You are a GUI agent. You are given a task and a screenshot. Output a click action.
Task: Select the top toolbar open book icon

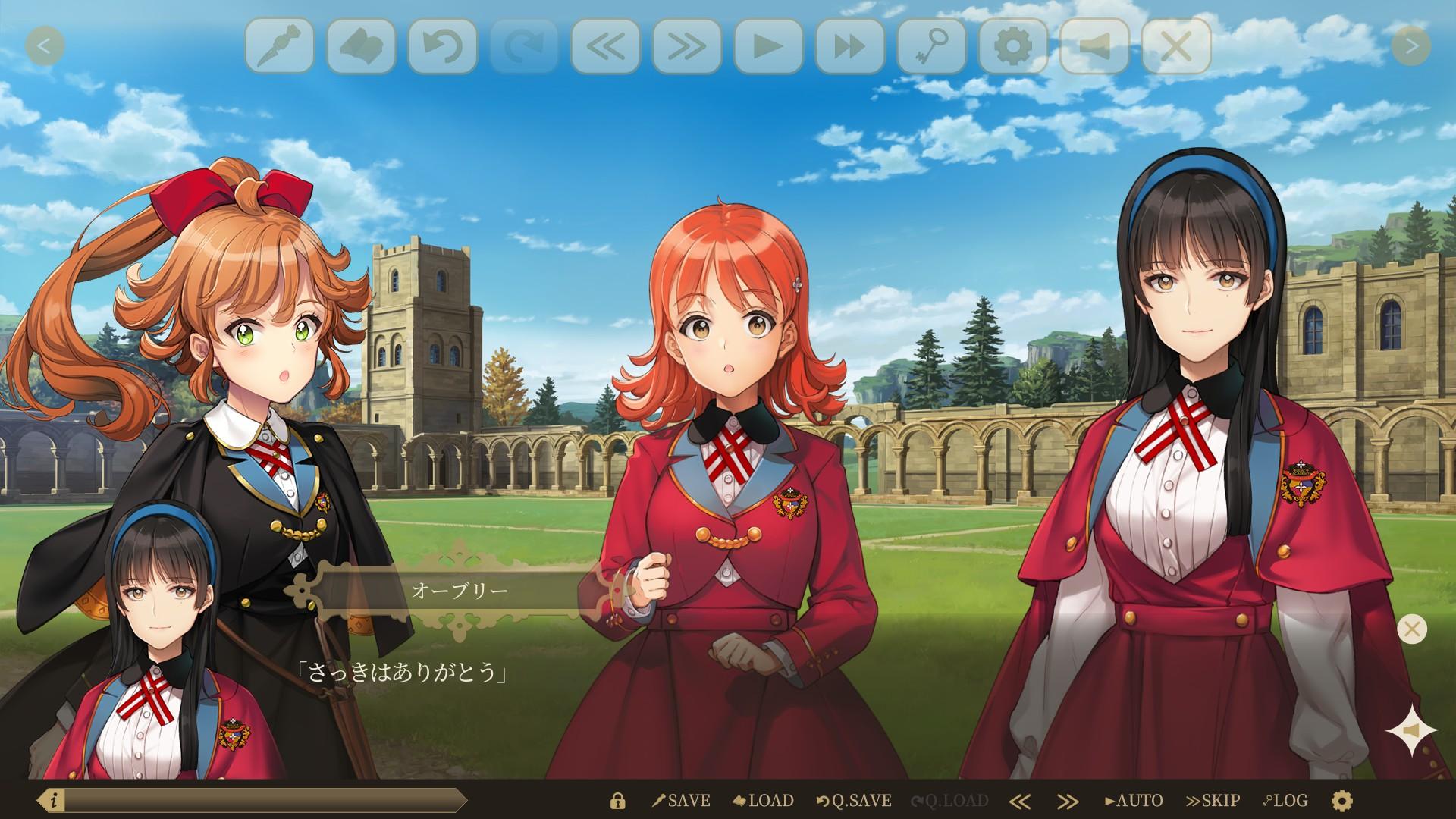(361, 46)
